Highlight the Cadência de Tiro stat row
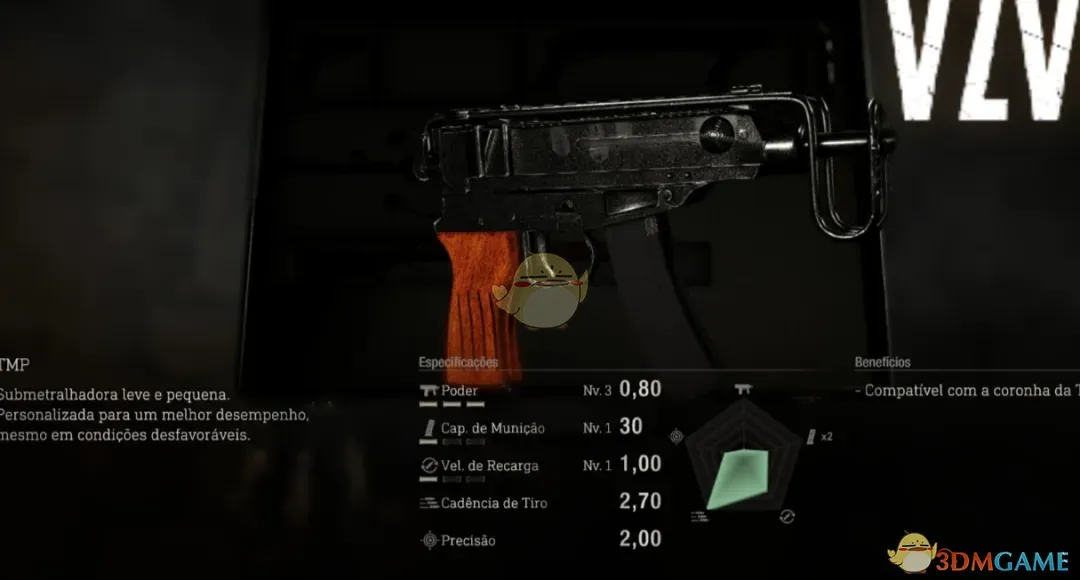Screen dimensions: 1080x580 click(540, 503)
